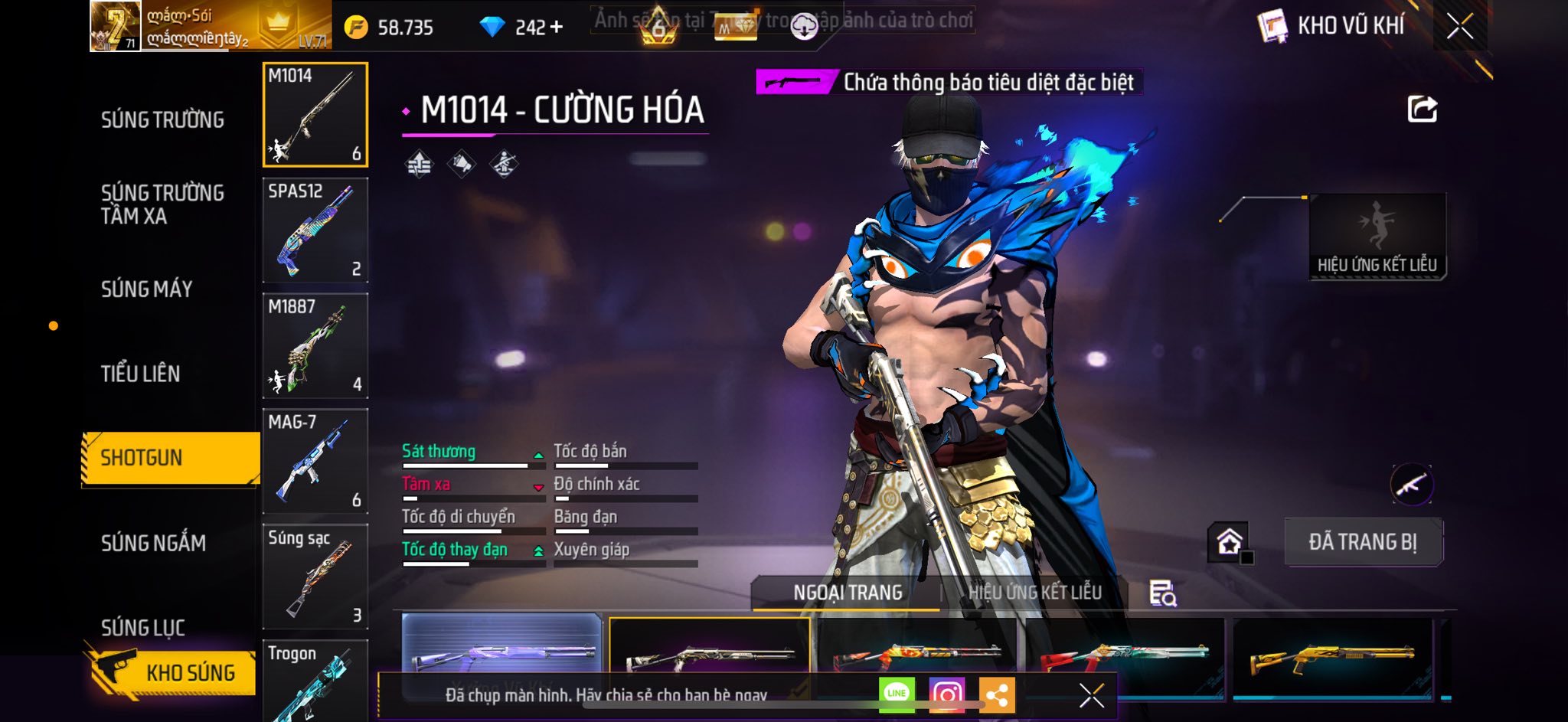
Task: Choose the MAG-7 weapon slot
Action: click(315, 461)
